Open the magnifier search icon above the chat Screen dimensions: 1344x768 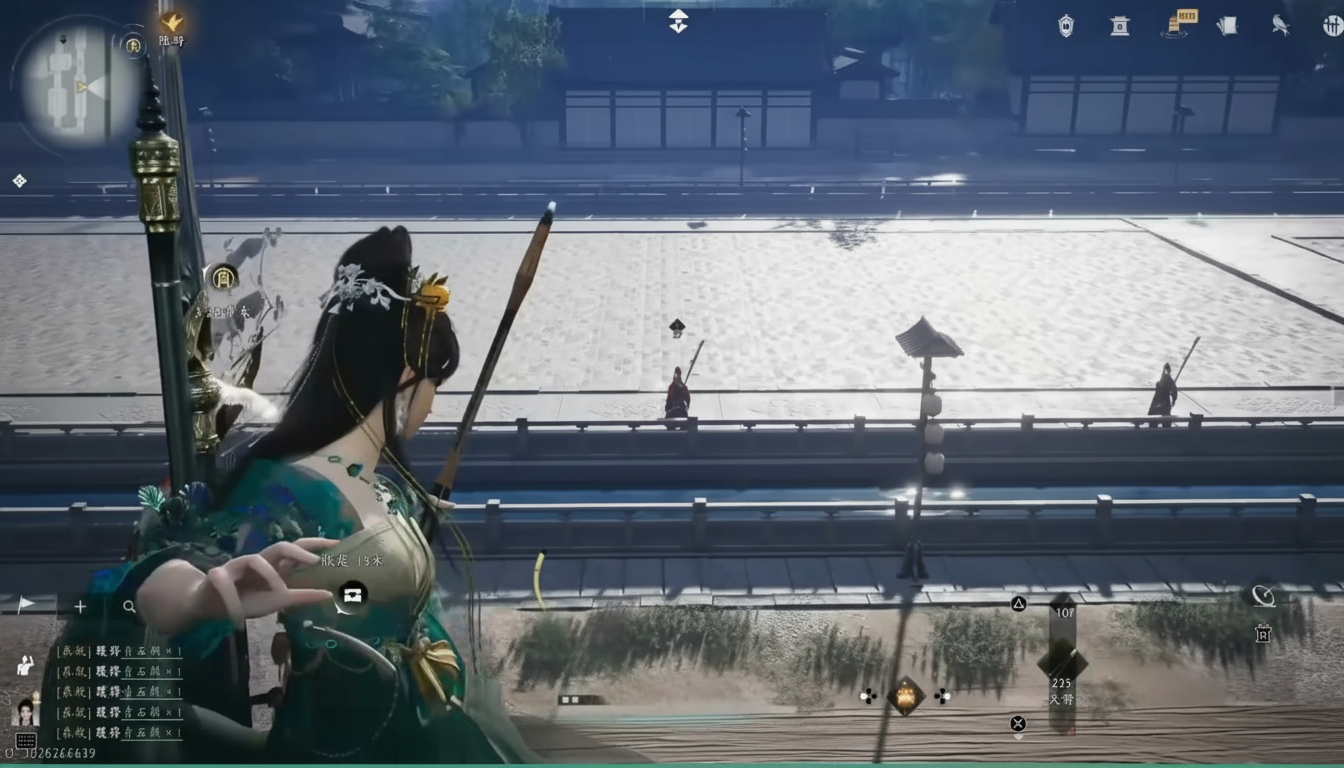[x=128, y=607]
